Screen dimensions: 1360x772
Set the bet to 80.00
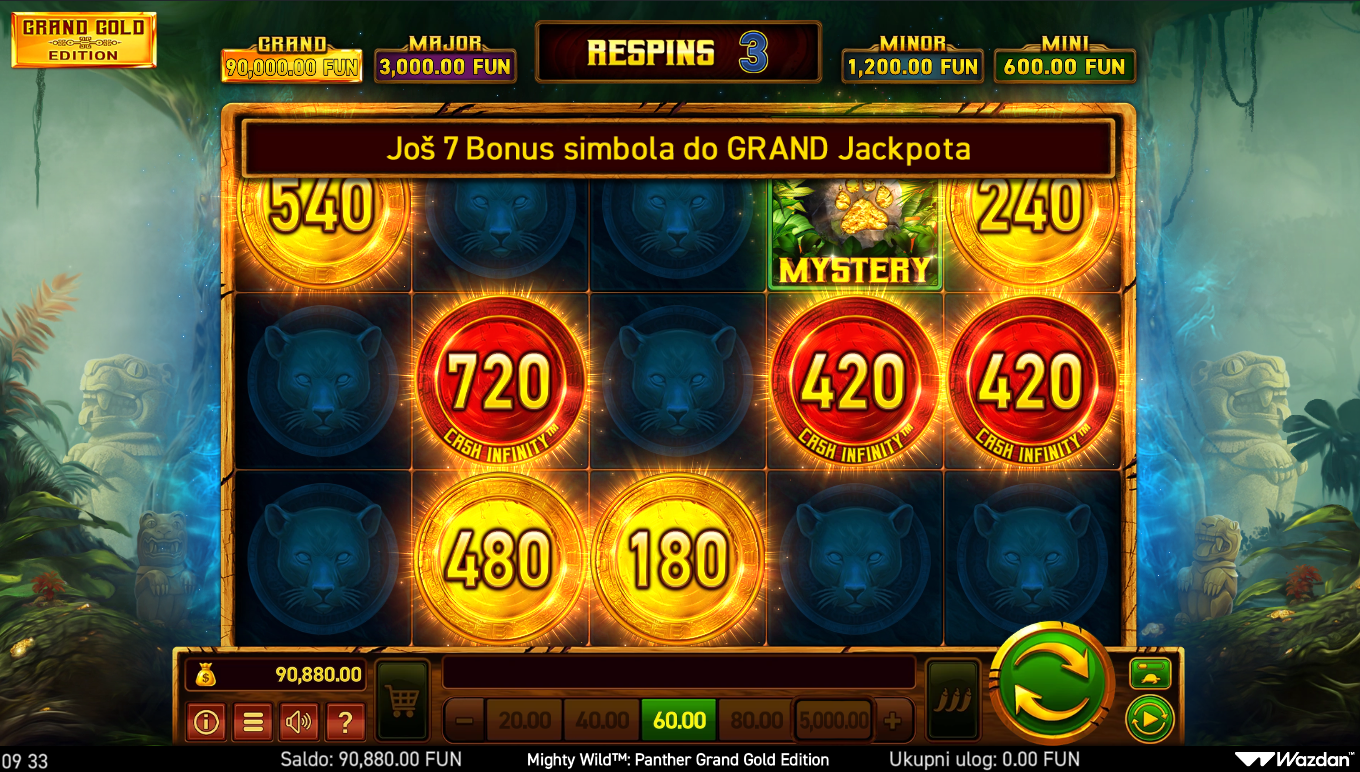click(756, 720)
